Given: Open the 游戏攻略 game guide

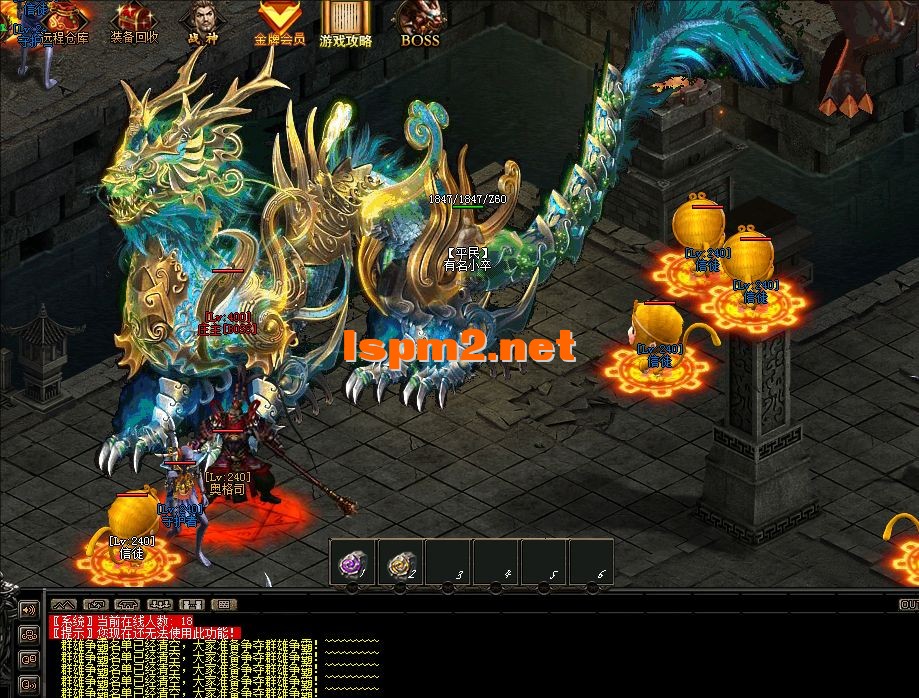Looking at the screenshot, I should tap(345, 22).
